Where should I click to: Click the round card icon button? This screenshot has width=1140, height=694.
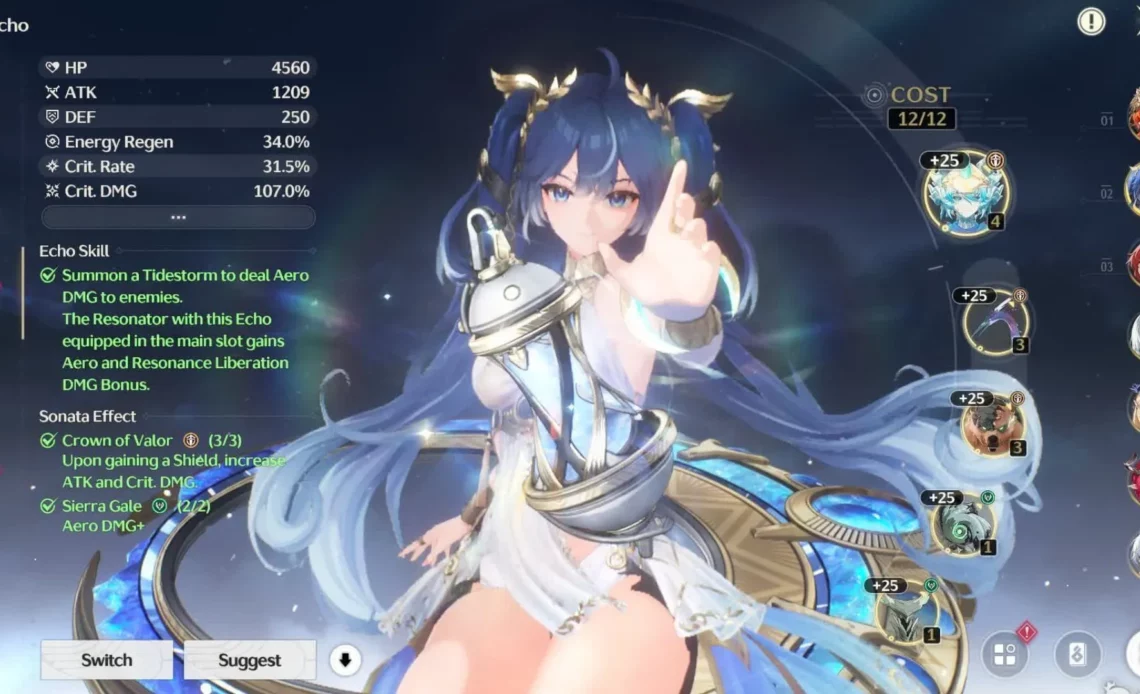point(1077,655)
